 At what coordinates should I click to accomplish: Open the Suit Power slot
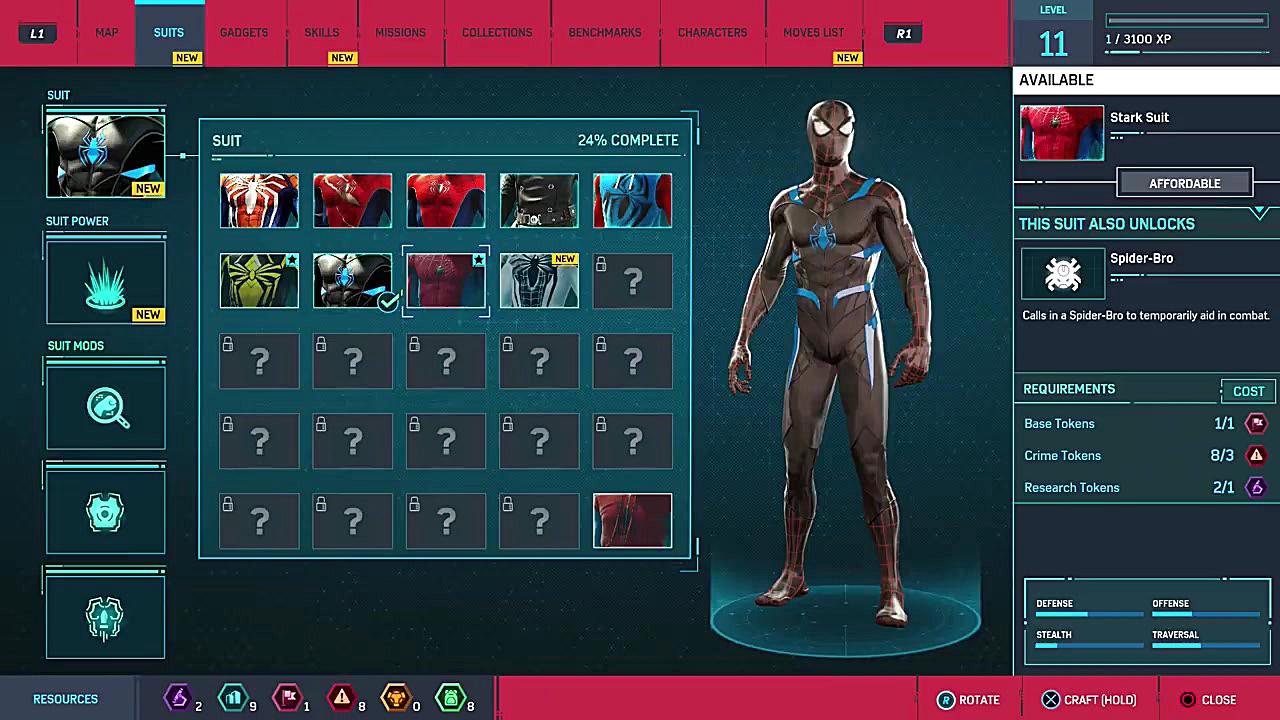105,282
